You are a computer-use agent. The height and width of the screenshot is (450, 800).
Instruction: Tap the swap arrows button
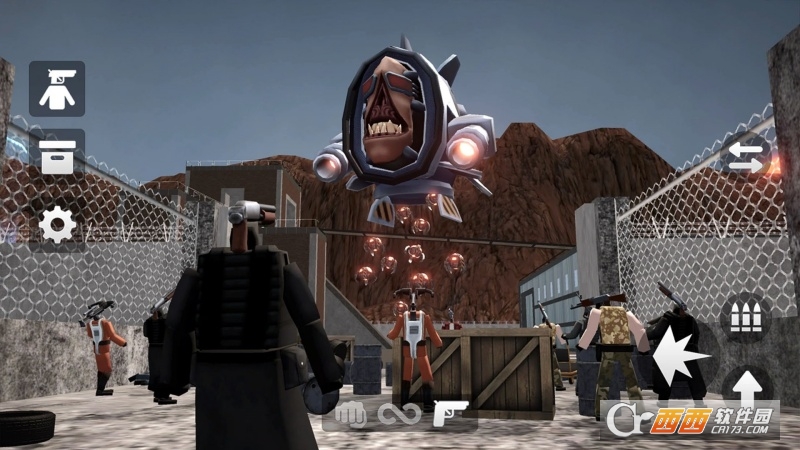(x=747, y=156)
